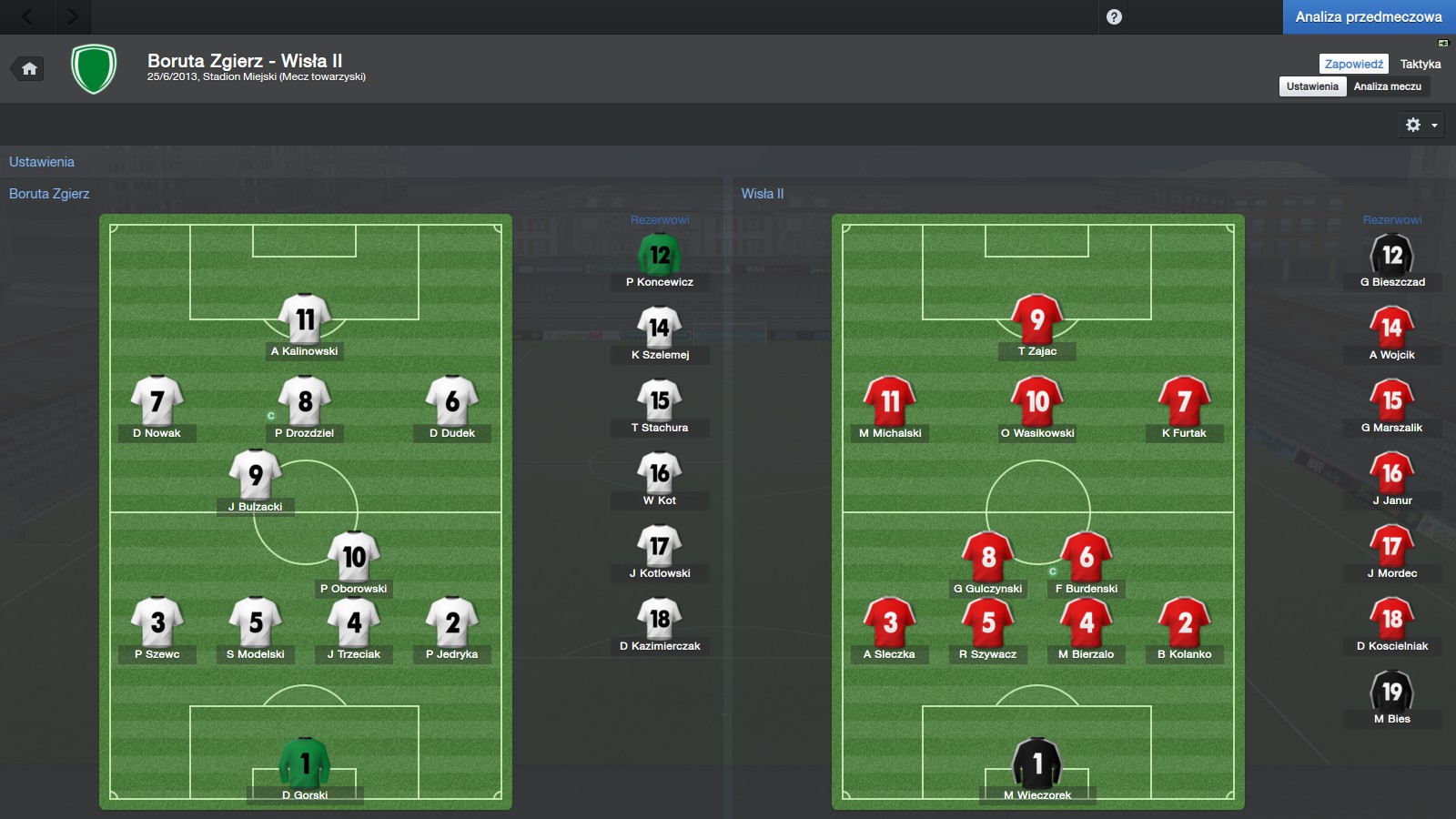This screenshot has width=1456, height=819.
Task: Click the Boruta Zgierz green club badge
Action: point(94,69)
